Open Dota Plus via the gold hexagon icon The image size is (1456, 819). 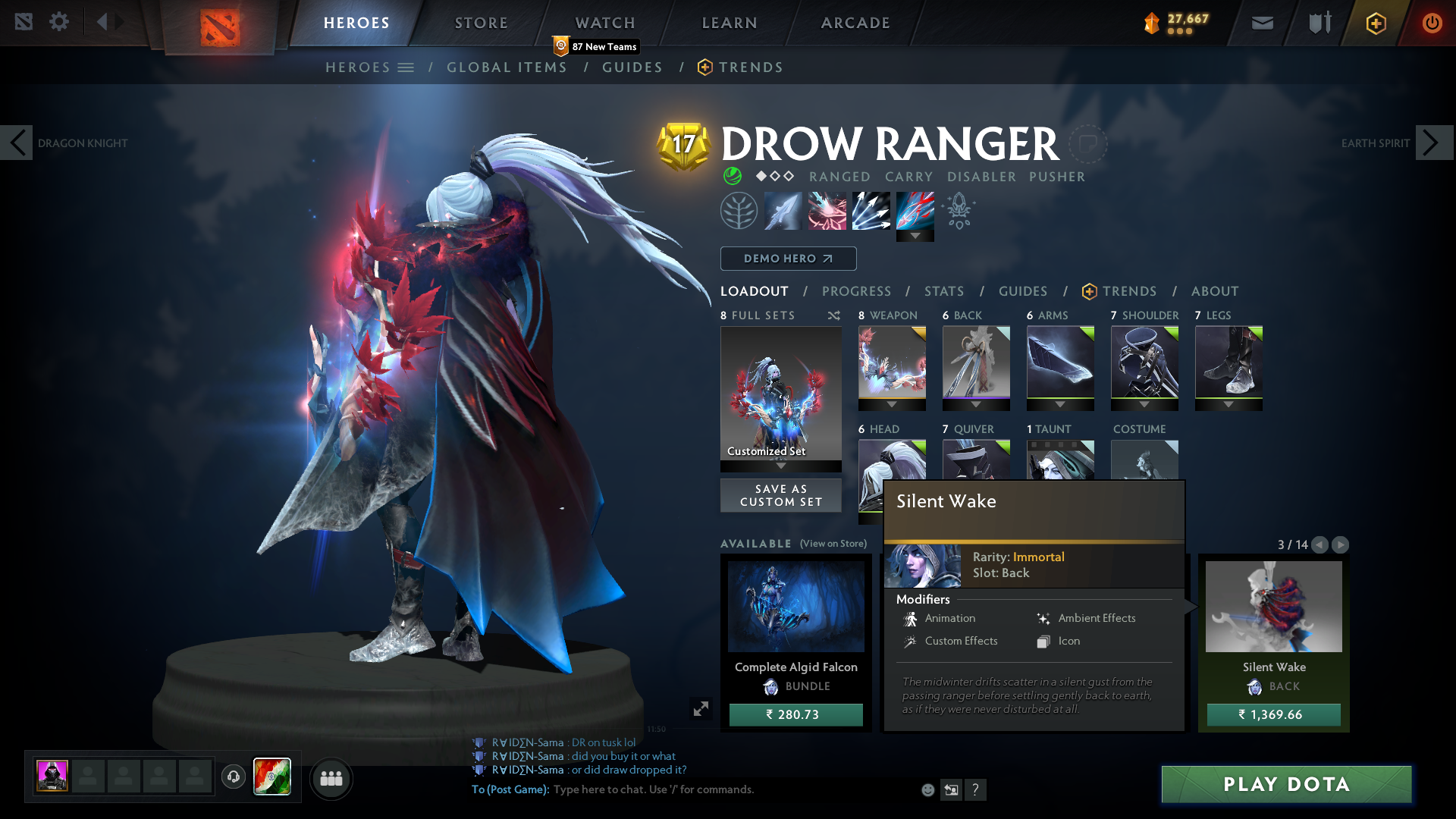pyautogui.click(x=1375, y=23)
